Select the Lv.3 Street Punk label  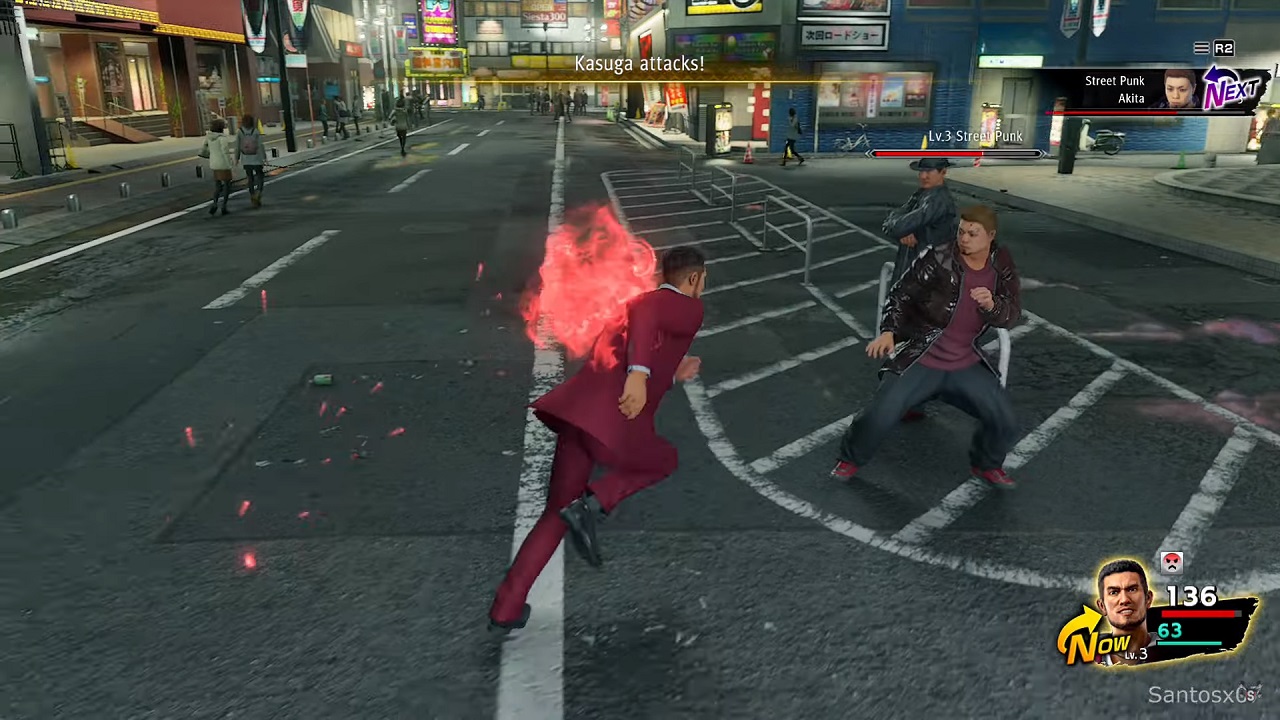(x=975, y=136)
